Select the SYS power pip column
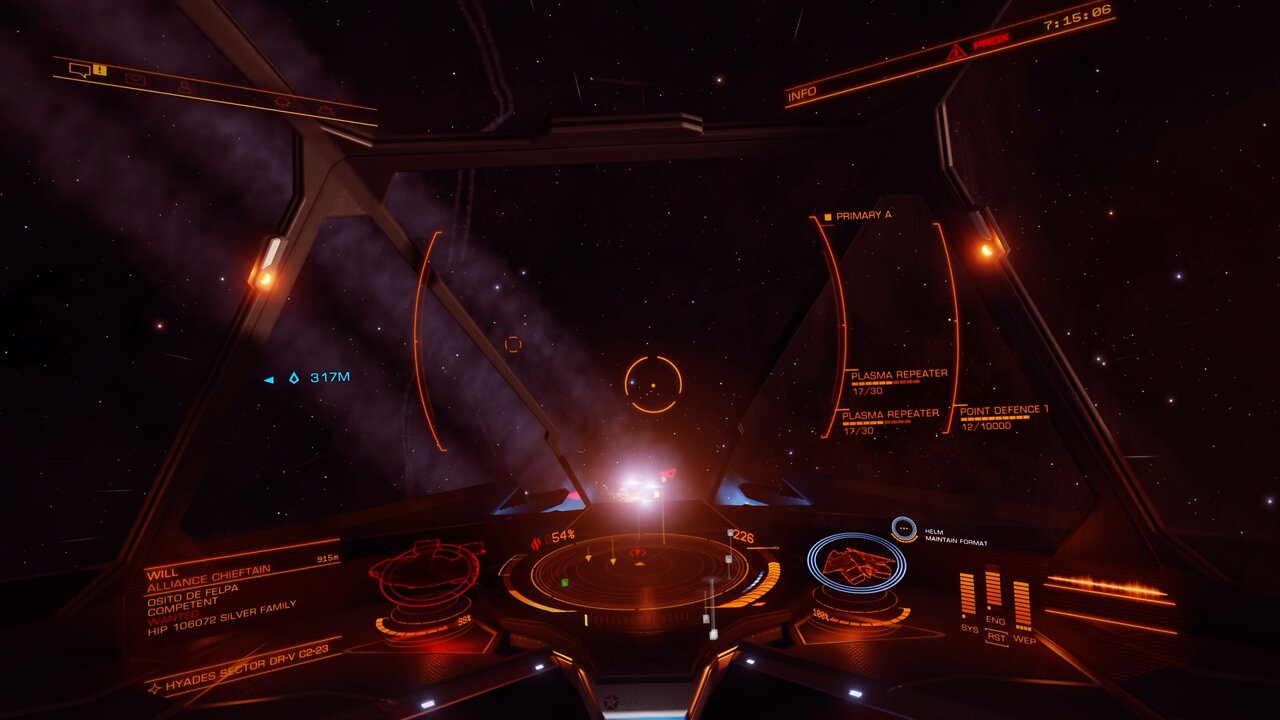Image resolution: width=1280 pixels, height=720 pixels. (x=968, y=595)
